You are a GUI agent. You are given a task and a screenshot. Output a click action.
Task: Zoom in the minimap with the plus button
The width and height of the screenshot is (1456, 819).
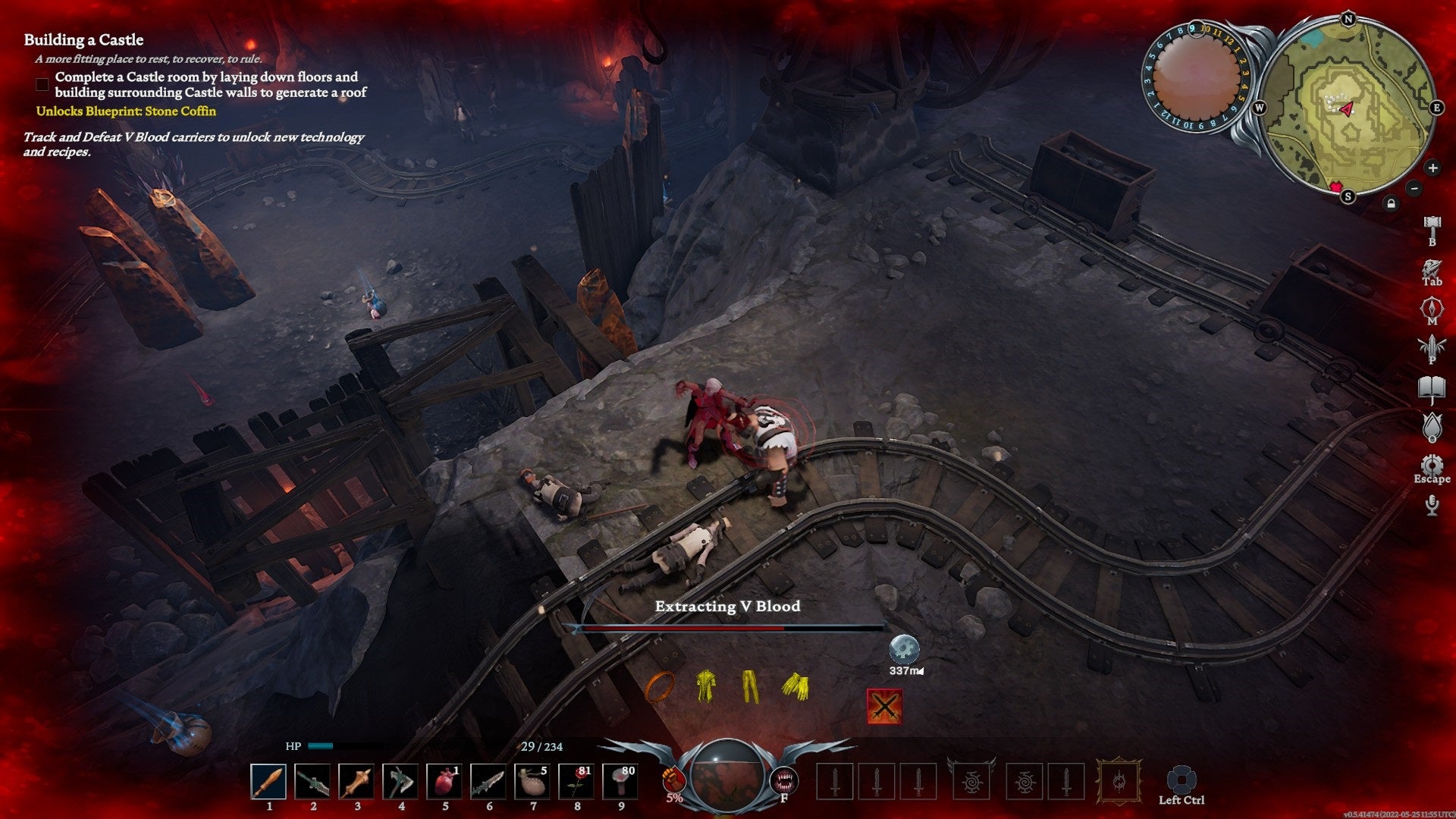pos(1432,168)
